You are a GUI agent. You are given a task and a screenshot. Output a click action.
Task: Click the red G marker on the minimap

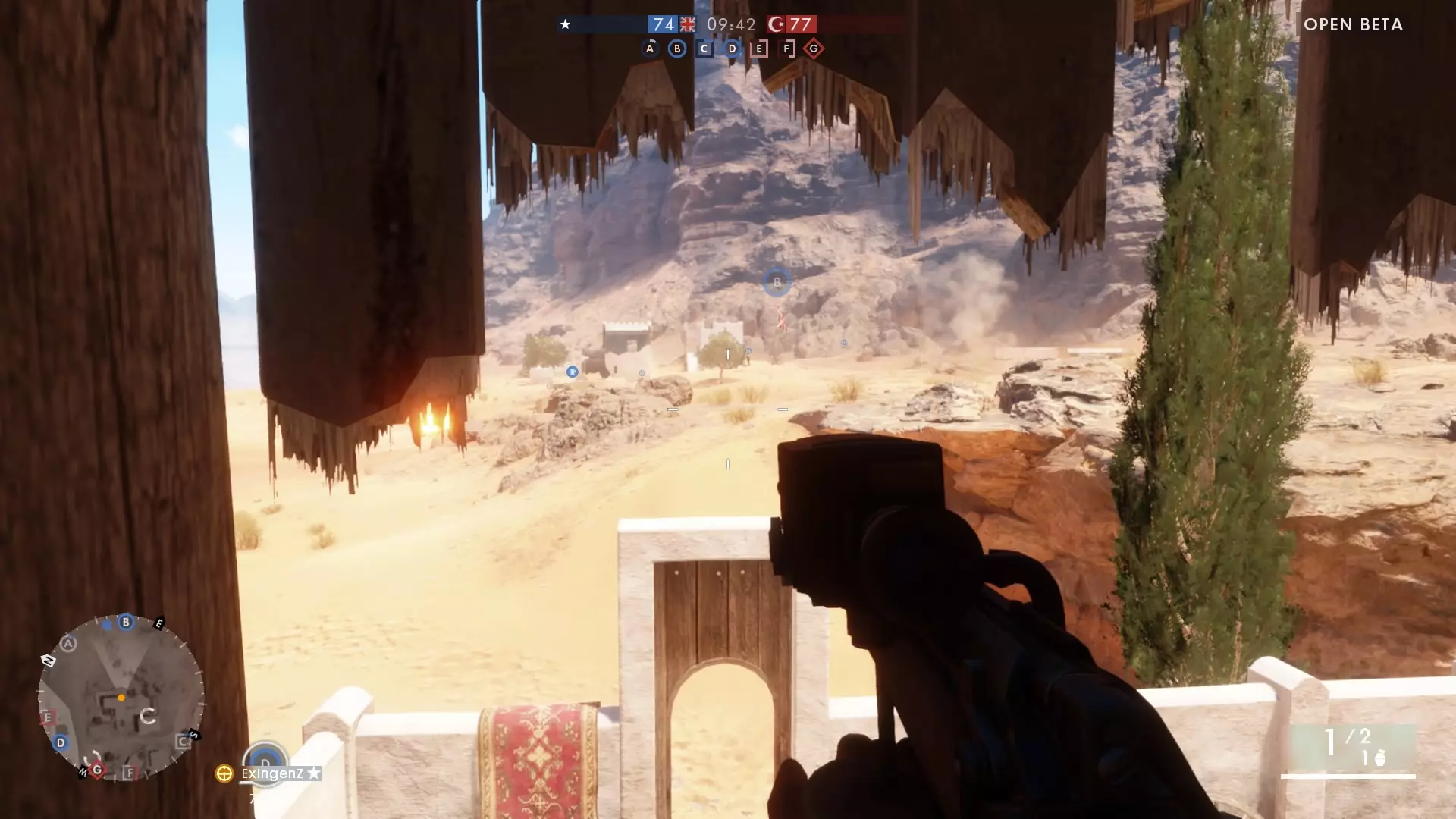(97, 770)
